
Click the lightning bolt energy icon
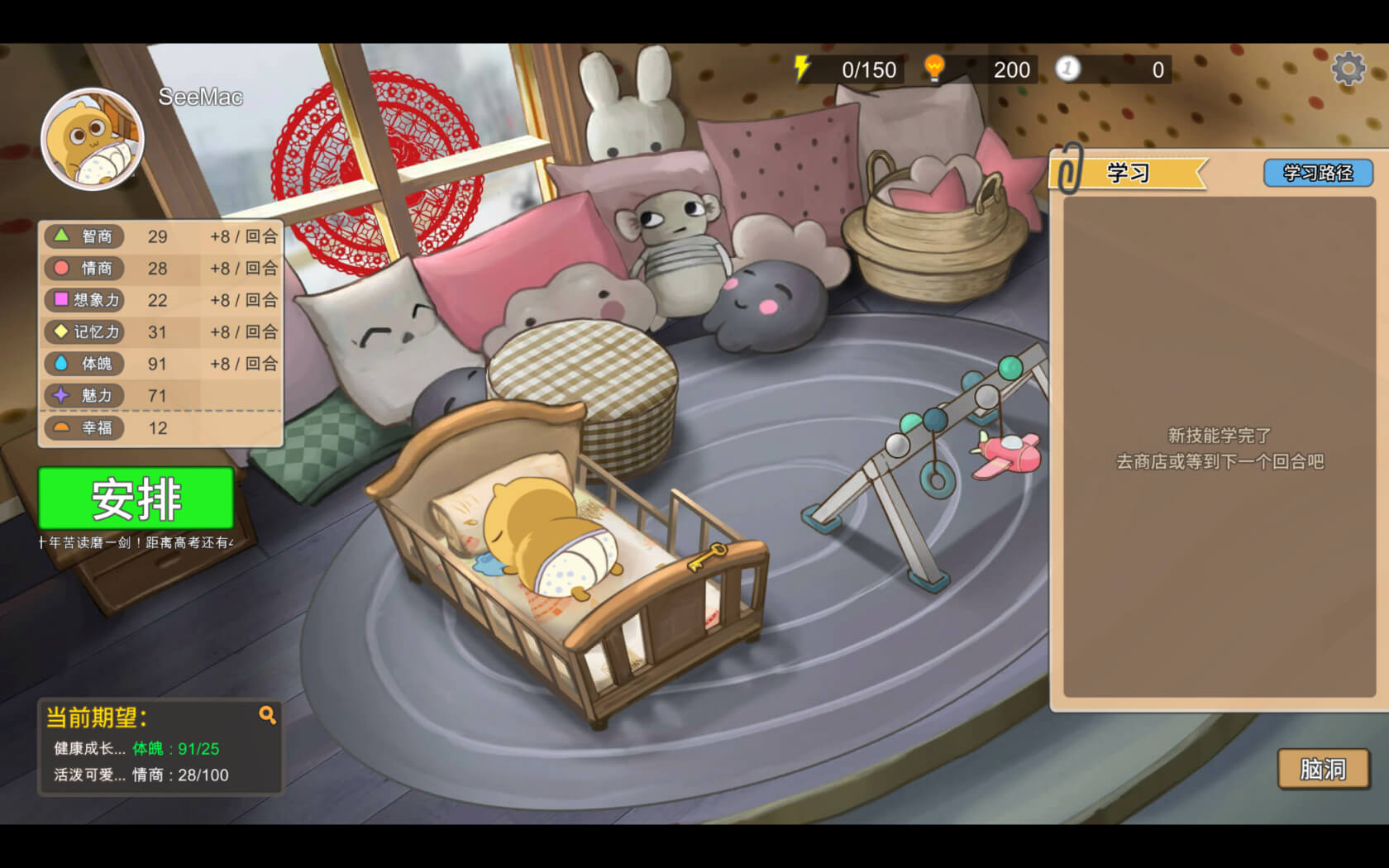[801, 69]
